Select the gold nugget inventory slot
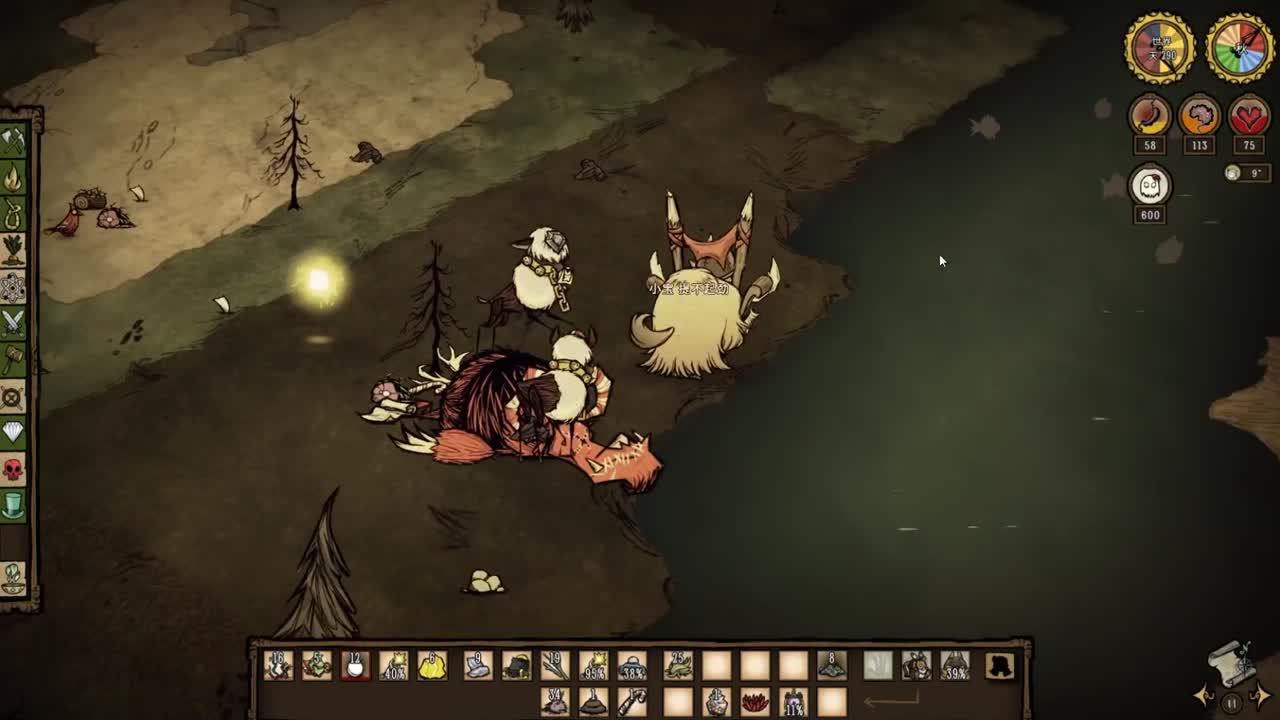Viewport: 1280px width, 720px height. click(432, 666)
